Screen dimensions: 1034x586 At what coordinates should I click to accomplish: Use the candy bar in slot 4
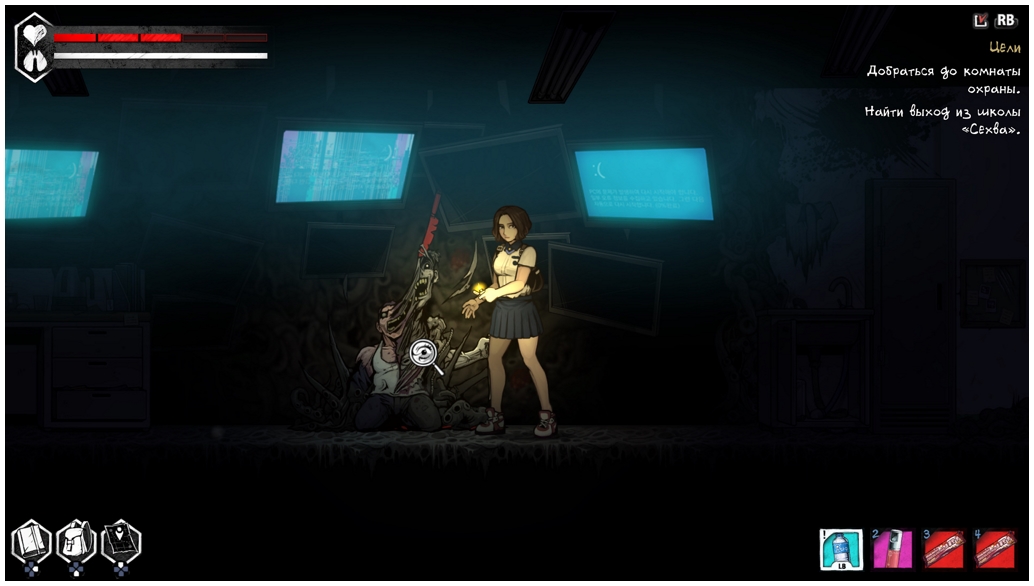pos(995,549)
